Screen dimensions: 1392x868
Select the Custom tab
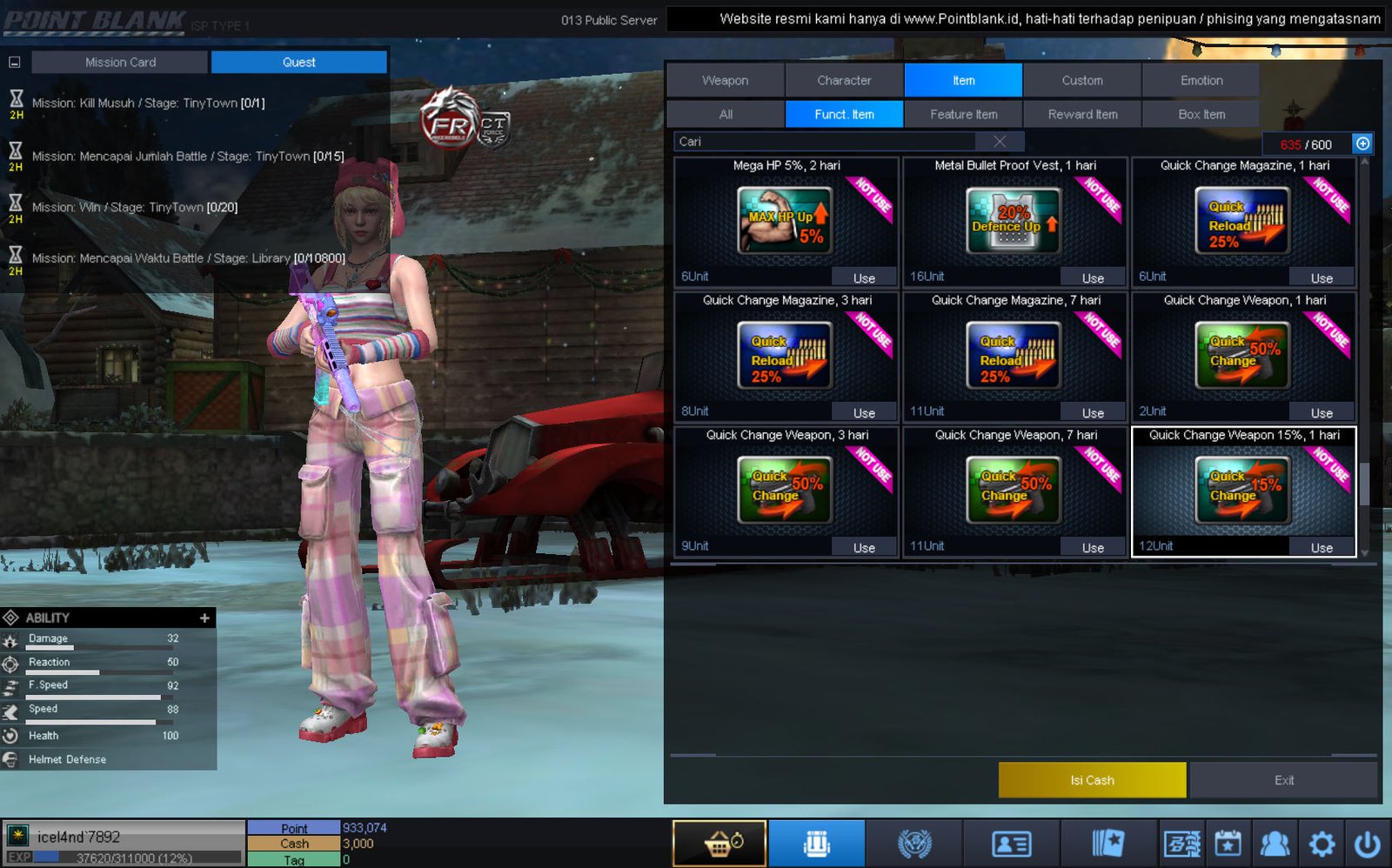click(1081, 80)
